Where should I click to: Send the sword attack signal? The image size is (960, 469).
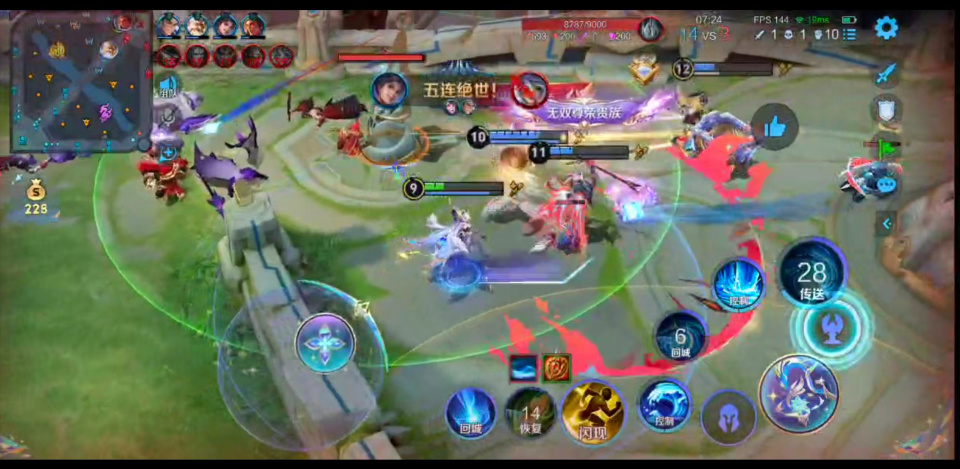point(886,74)
